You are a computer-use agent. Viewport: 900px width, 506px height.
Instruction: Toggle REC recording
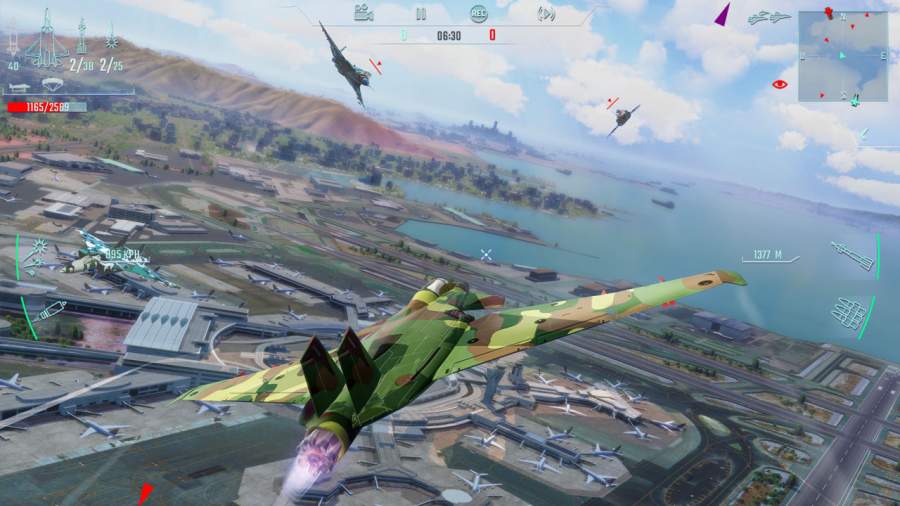point(479,14)
